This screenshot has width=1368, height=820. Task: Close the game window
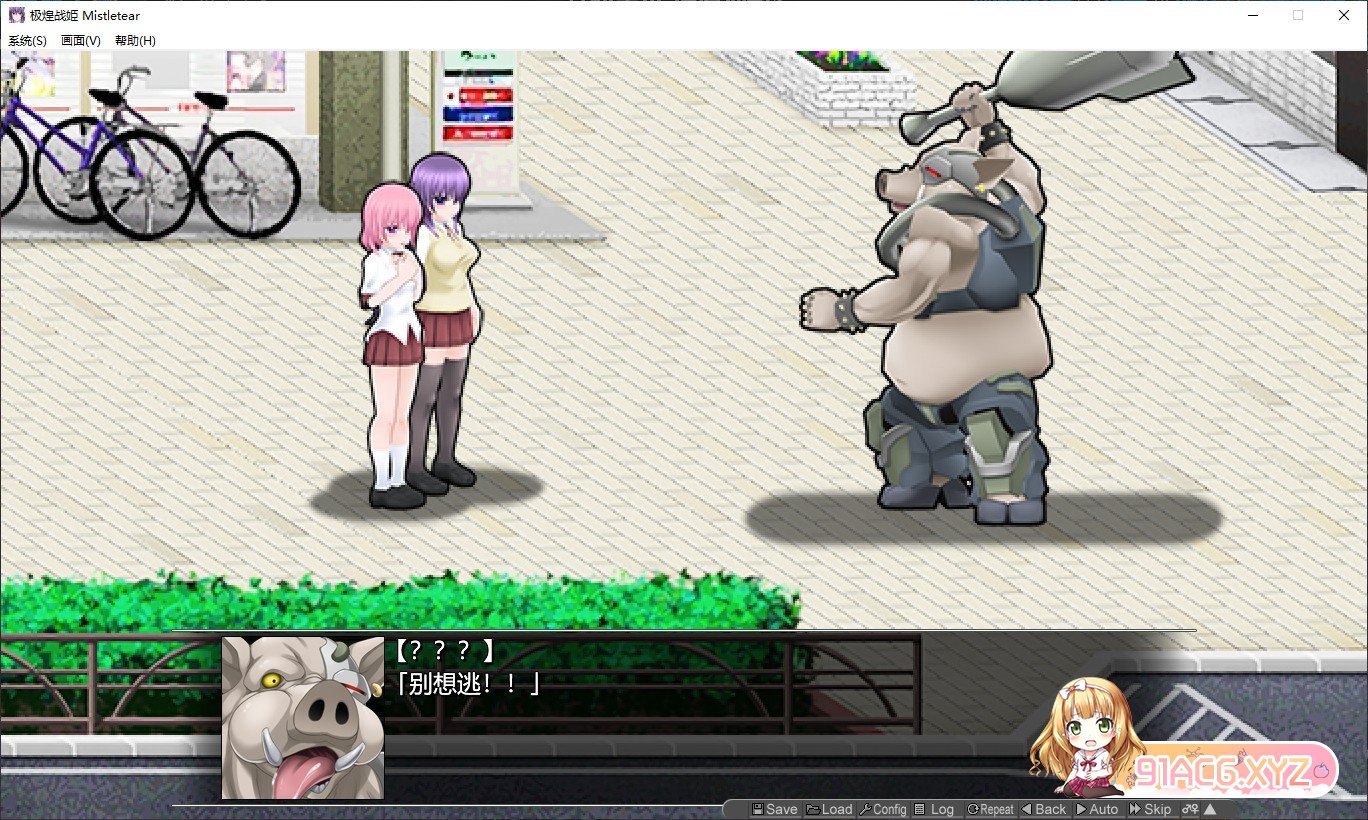pyautogui.click(x=1343, y=15)
